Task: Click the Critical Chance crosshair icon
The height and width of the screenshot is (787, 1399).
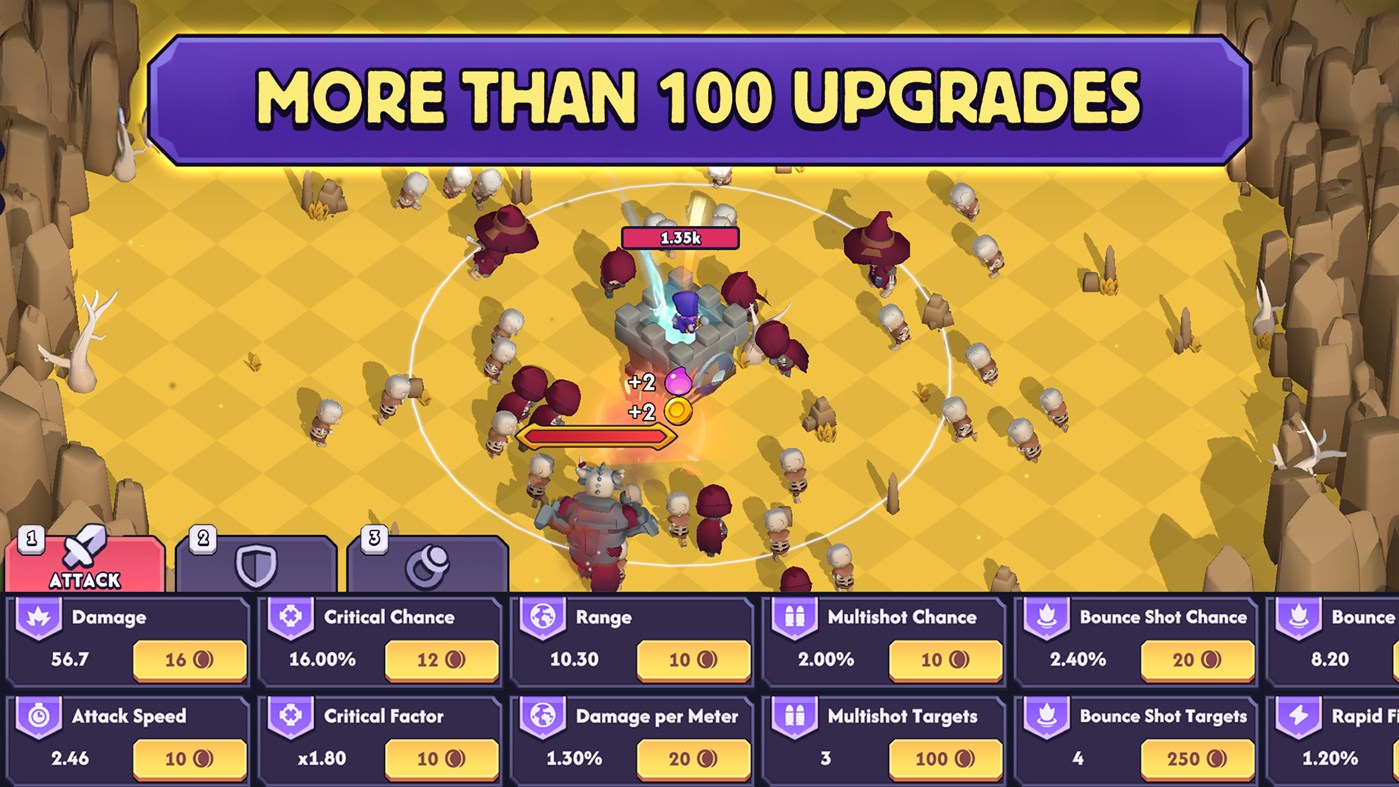Action: (289, 617)
